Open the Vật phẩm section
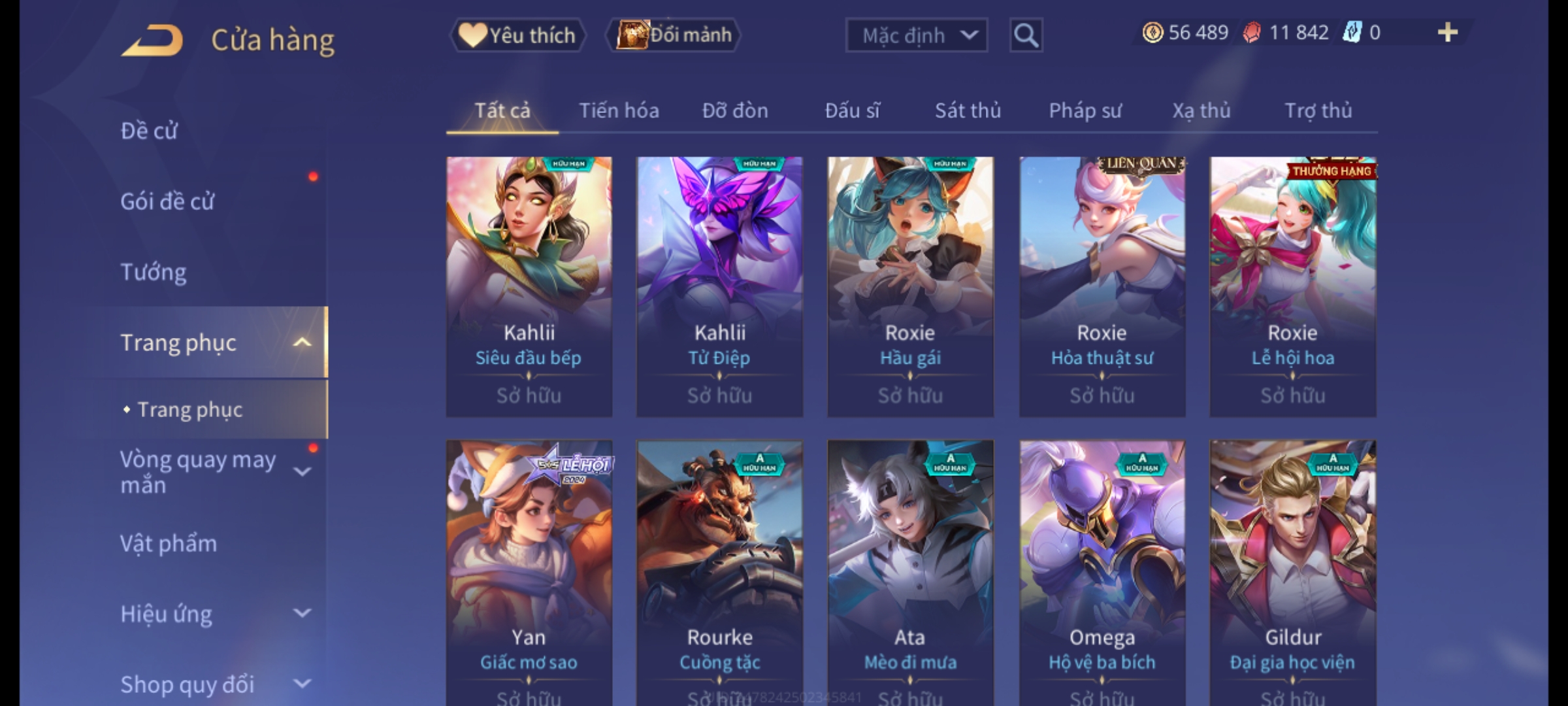 [169, 544]
